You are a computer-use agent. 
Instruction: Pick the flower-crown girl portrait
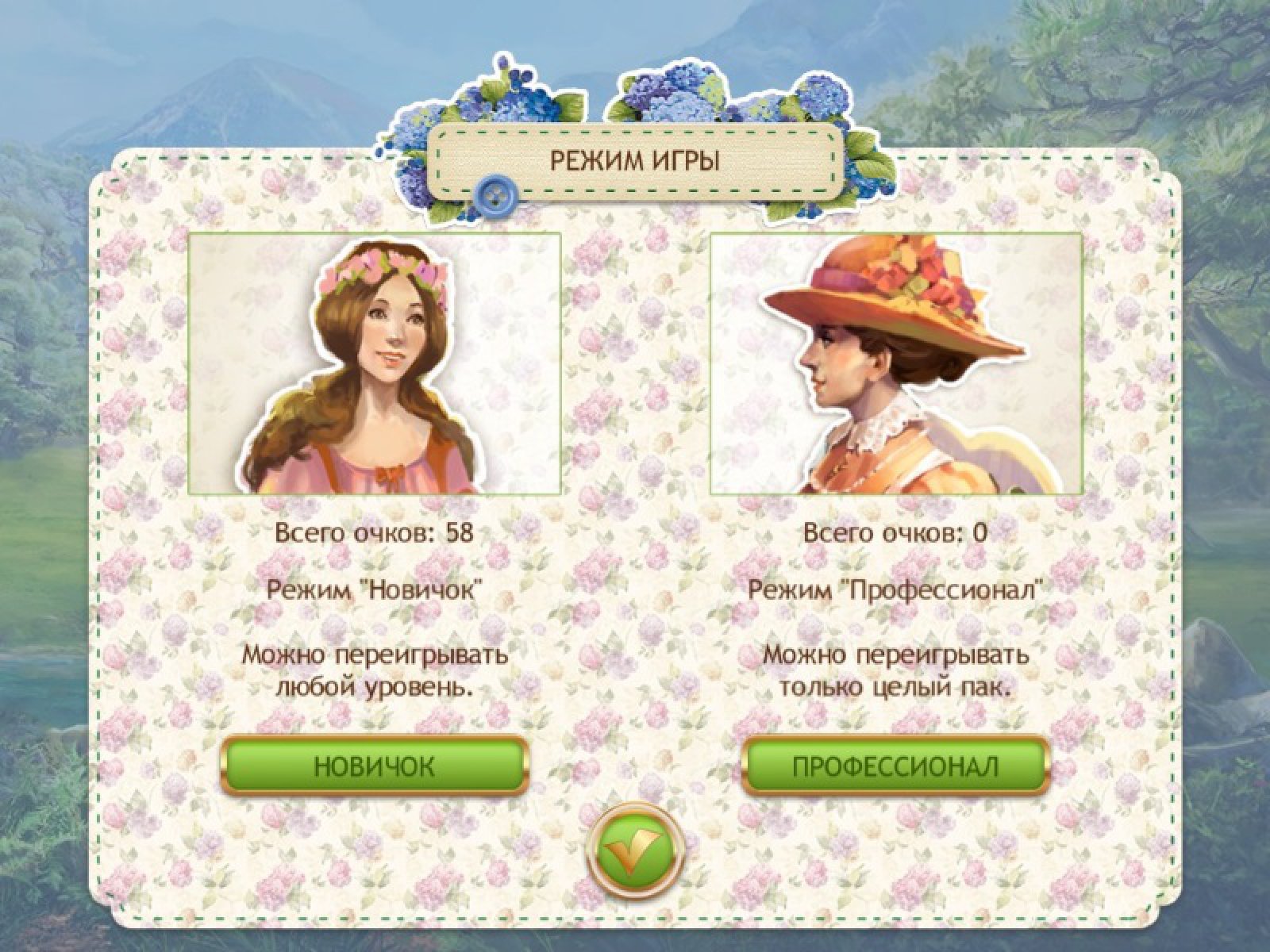pyautogui.click(x=375, y=363)
